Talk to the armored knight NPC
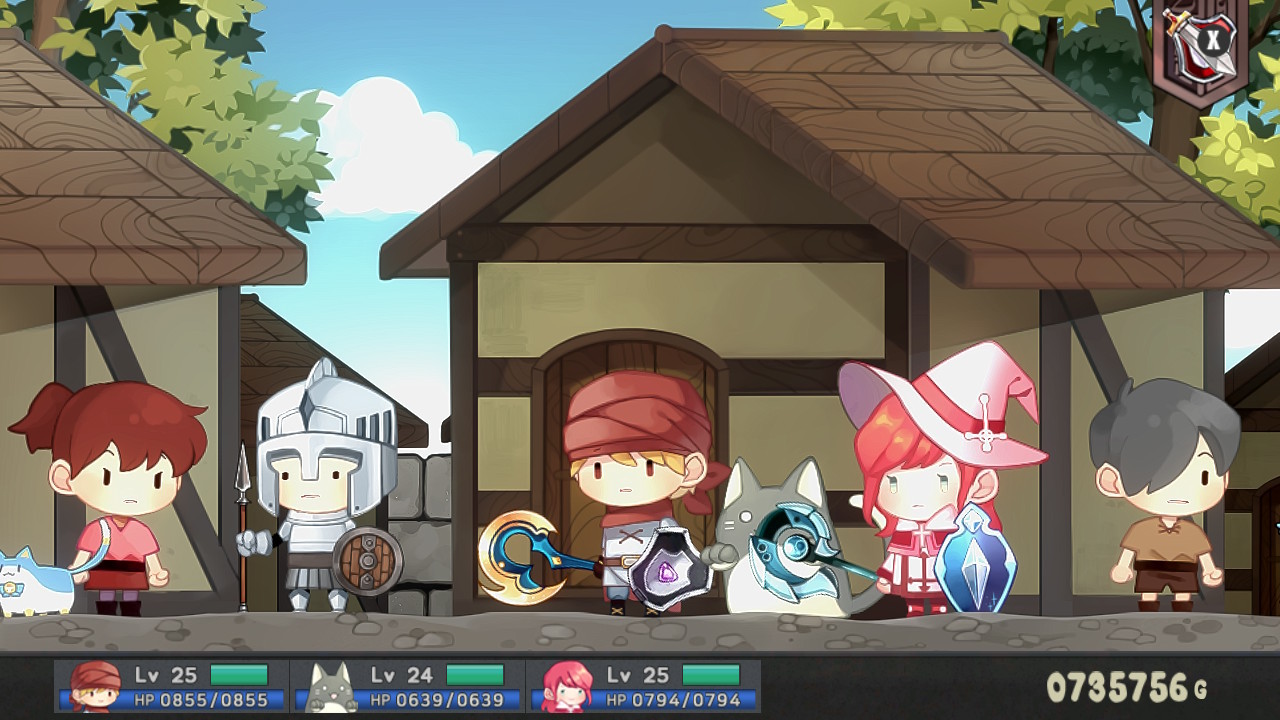This screenshot has width=1280, height=720. 320,490
